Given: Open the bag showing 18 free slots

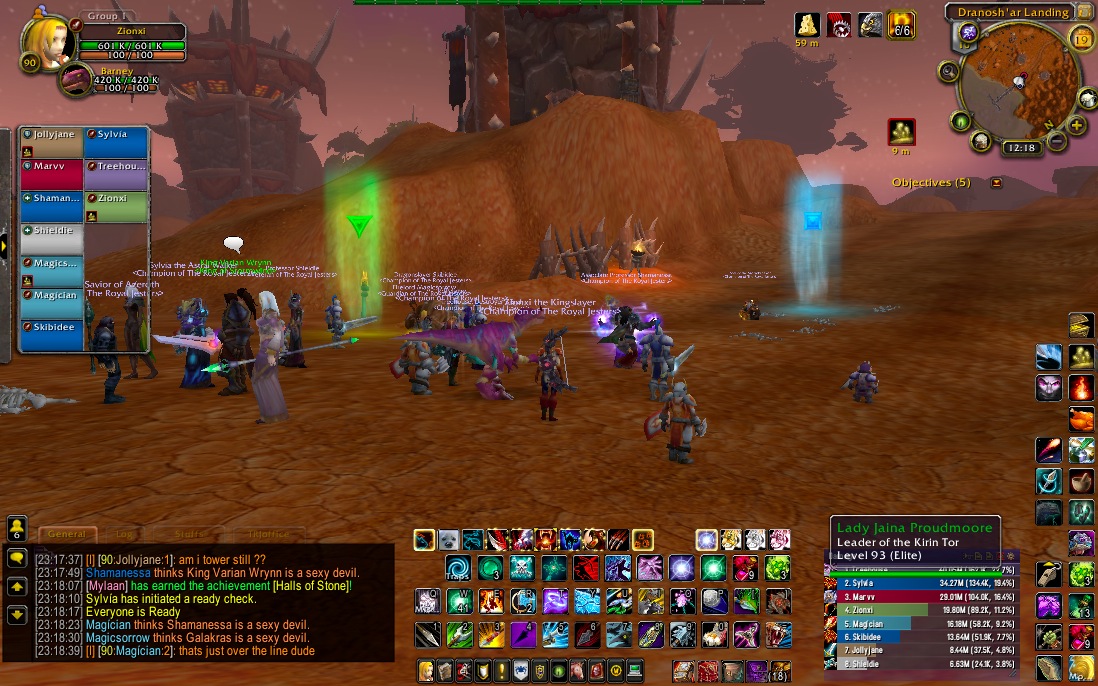Looking at the screenshot, I should tap(777, 670).
